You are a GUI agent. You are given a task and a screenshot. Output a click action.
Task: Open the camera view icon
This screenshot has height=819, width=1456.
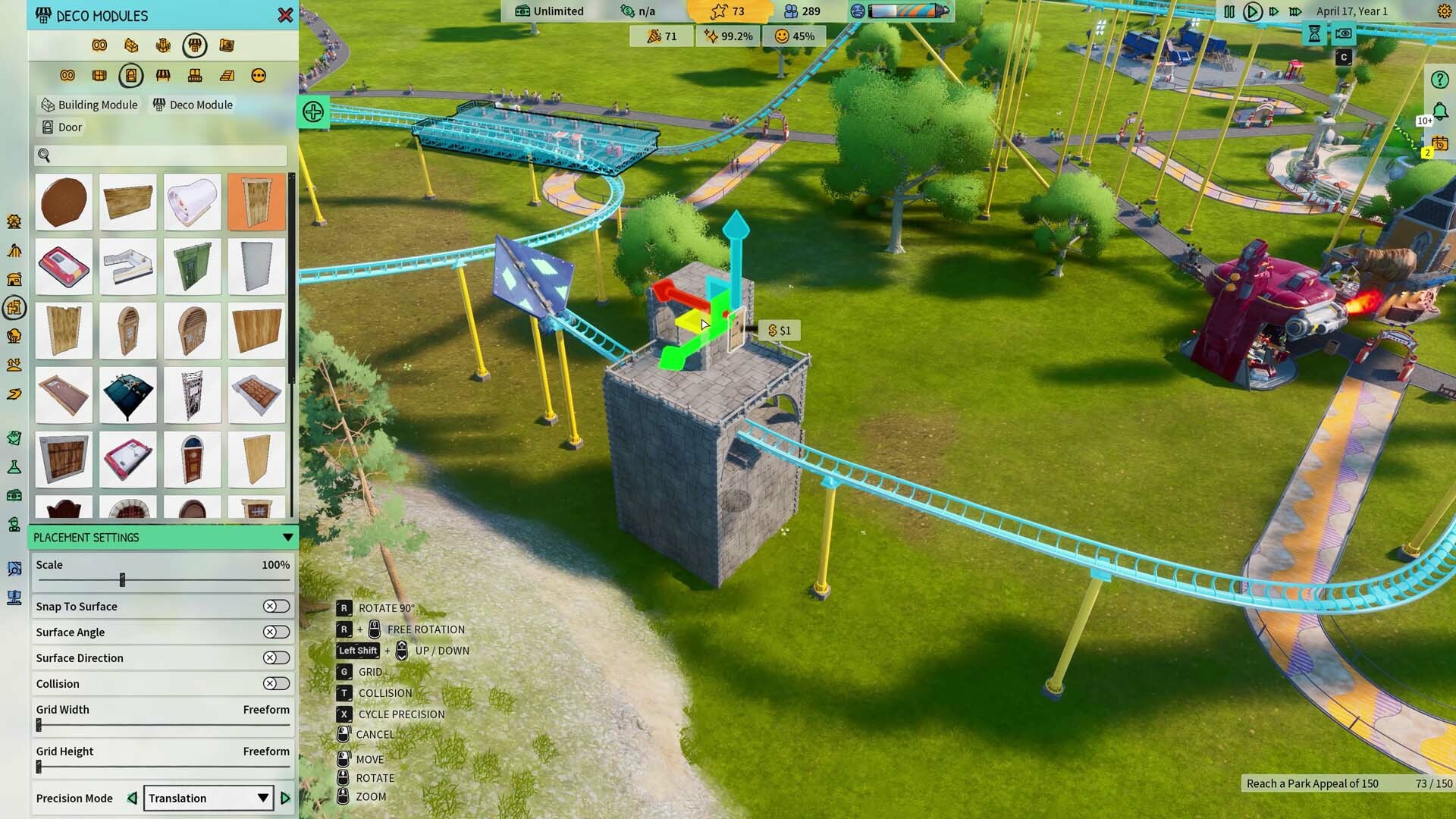1343,34
